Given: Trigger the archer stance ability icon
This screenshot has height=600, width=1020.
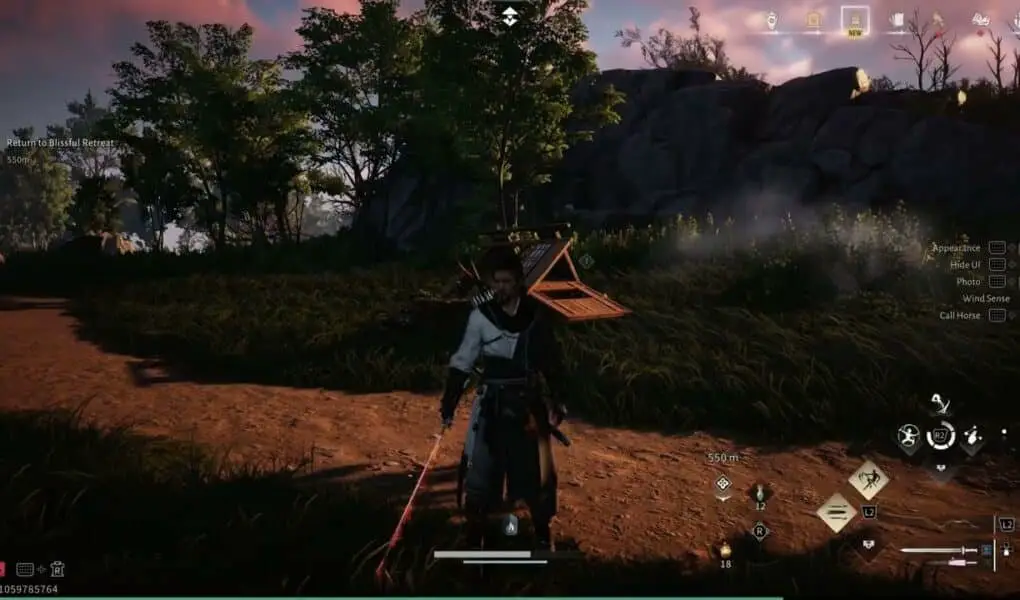Looking at the screenshot, I should pos(909,435).
